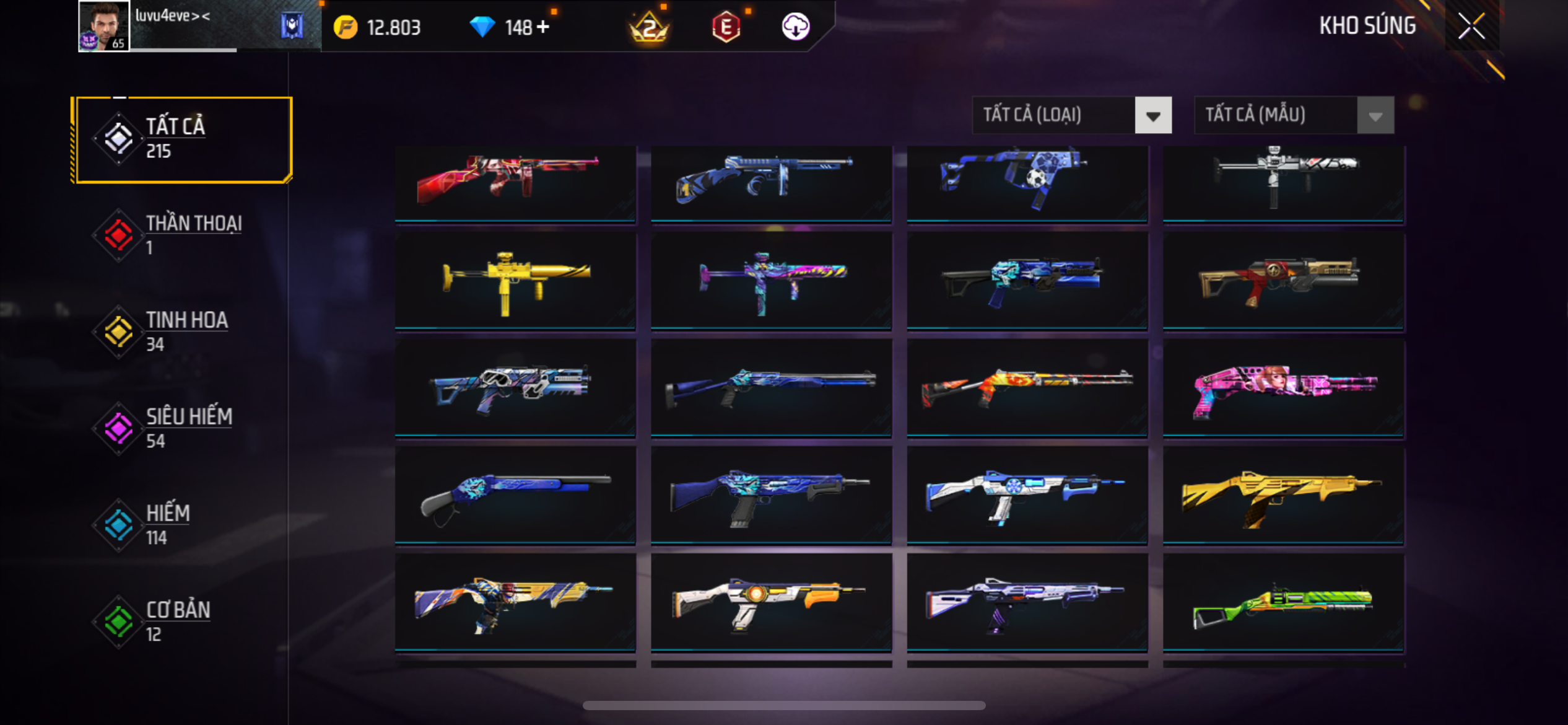This screenshot has height=725, width=1568.
Task: Click the cloud download icon
Action: 796,27
